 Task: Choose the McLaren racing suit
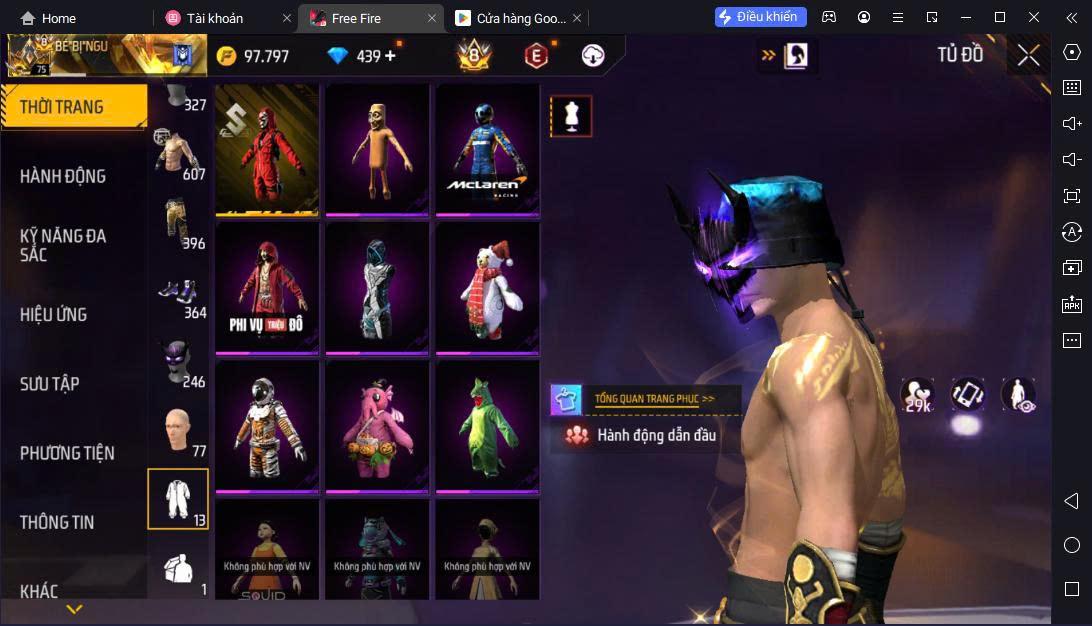click(x=487, y=148)
